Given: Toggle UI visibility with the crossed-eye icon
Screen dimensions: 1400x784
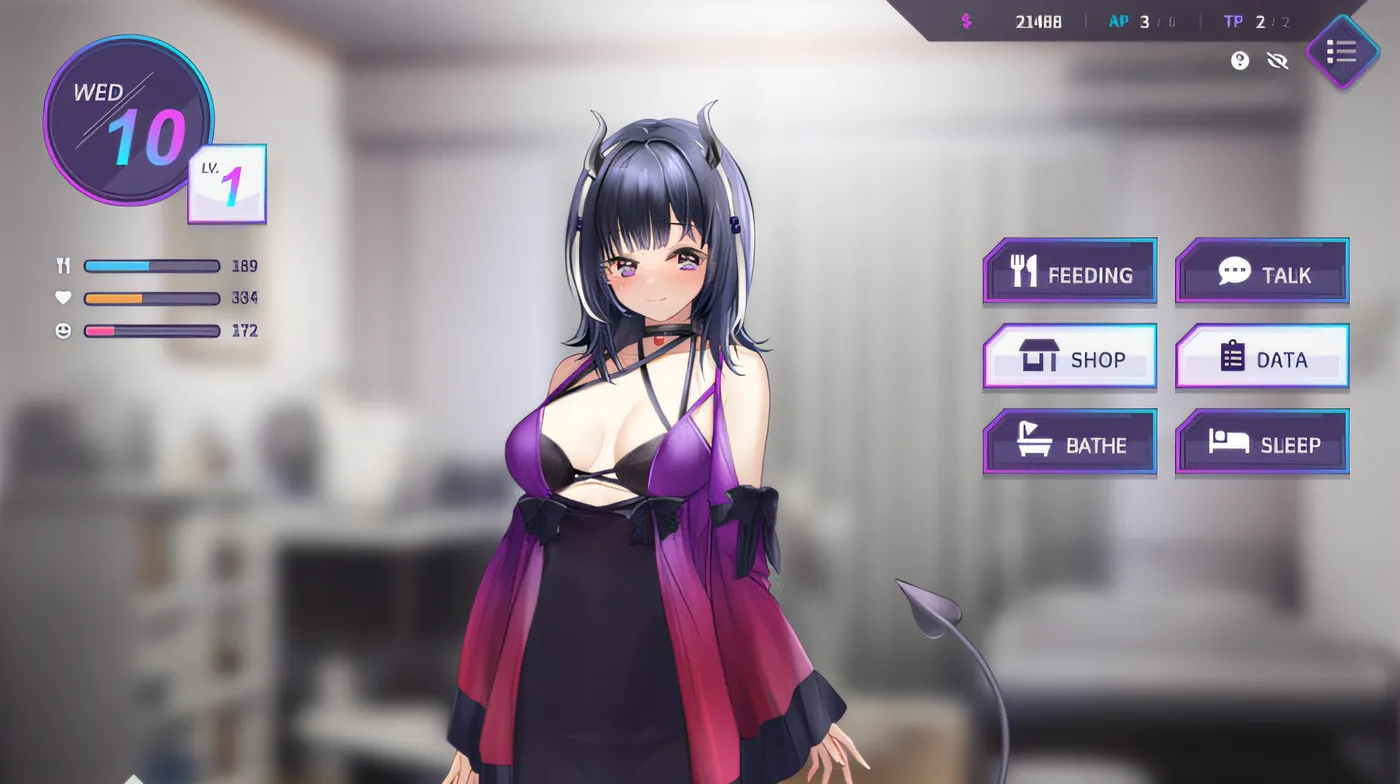Looking at the screenshot, I should [1277, 61].
